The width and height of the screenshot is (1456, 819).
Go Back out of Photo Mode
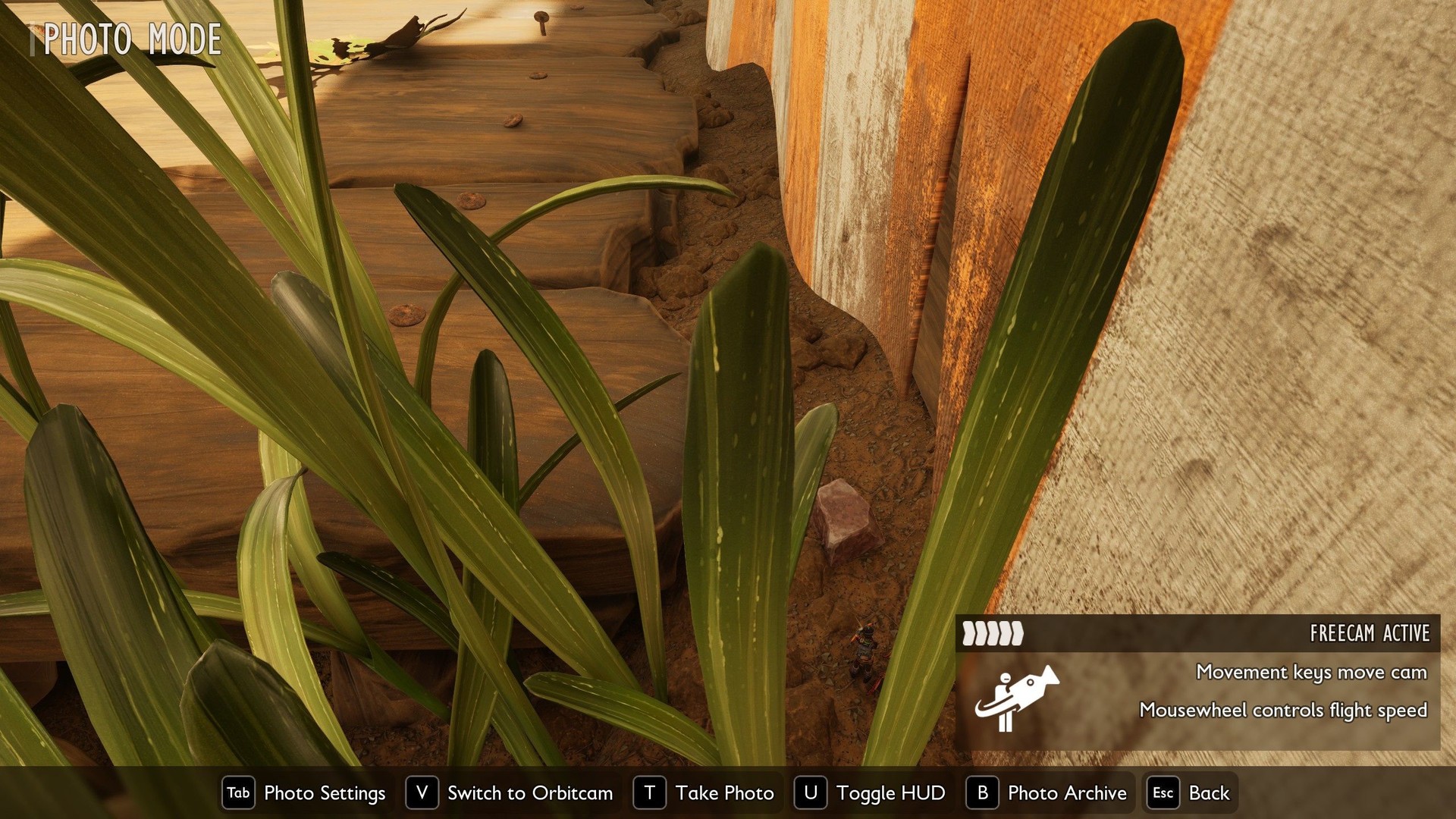pos(1191,793)
